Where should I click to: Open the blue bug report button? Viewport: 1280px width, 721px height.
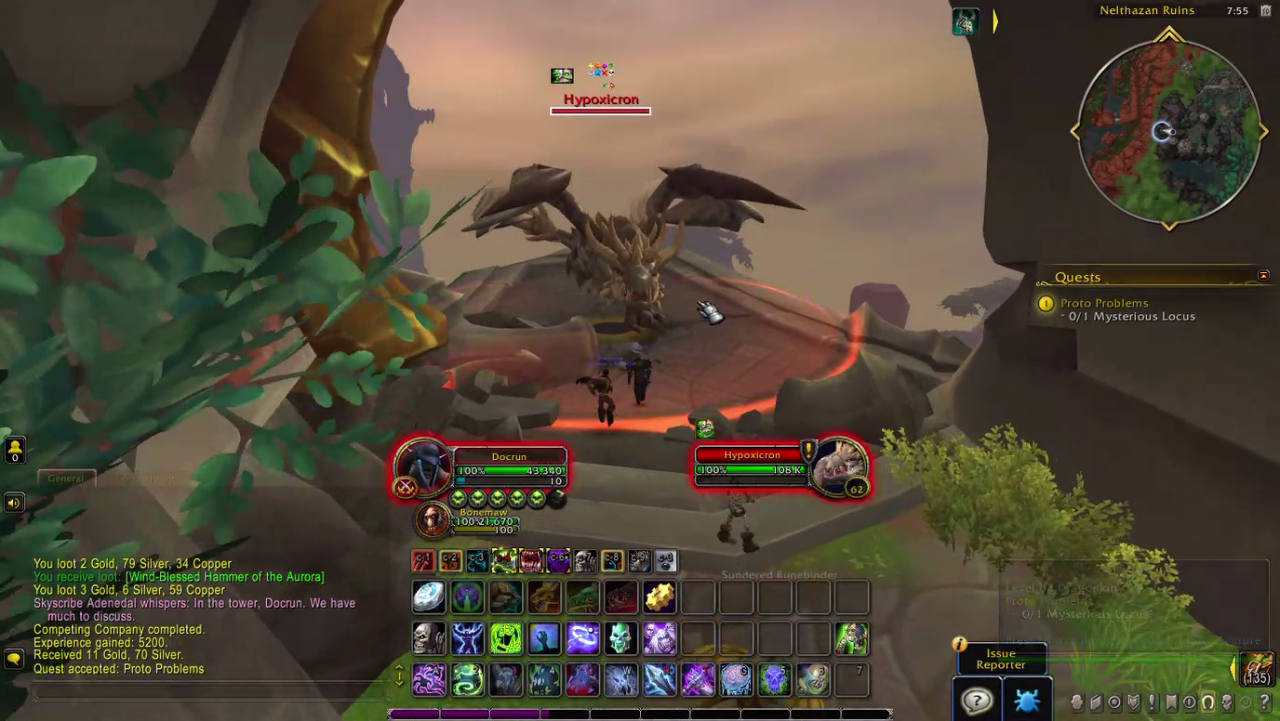(x=1026, y=700)
